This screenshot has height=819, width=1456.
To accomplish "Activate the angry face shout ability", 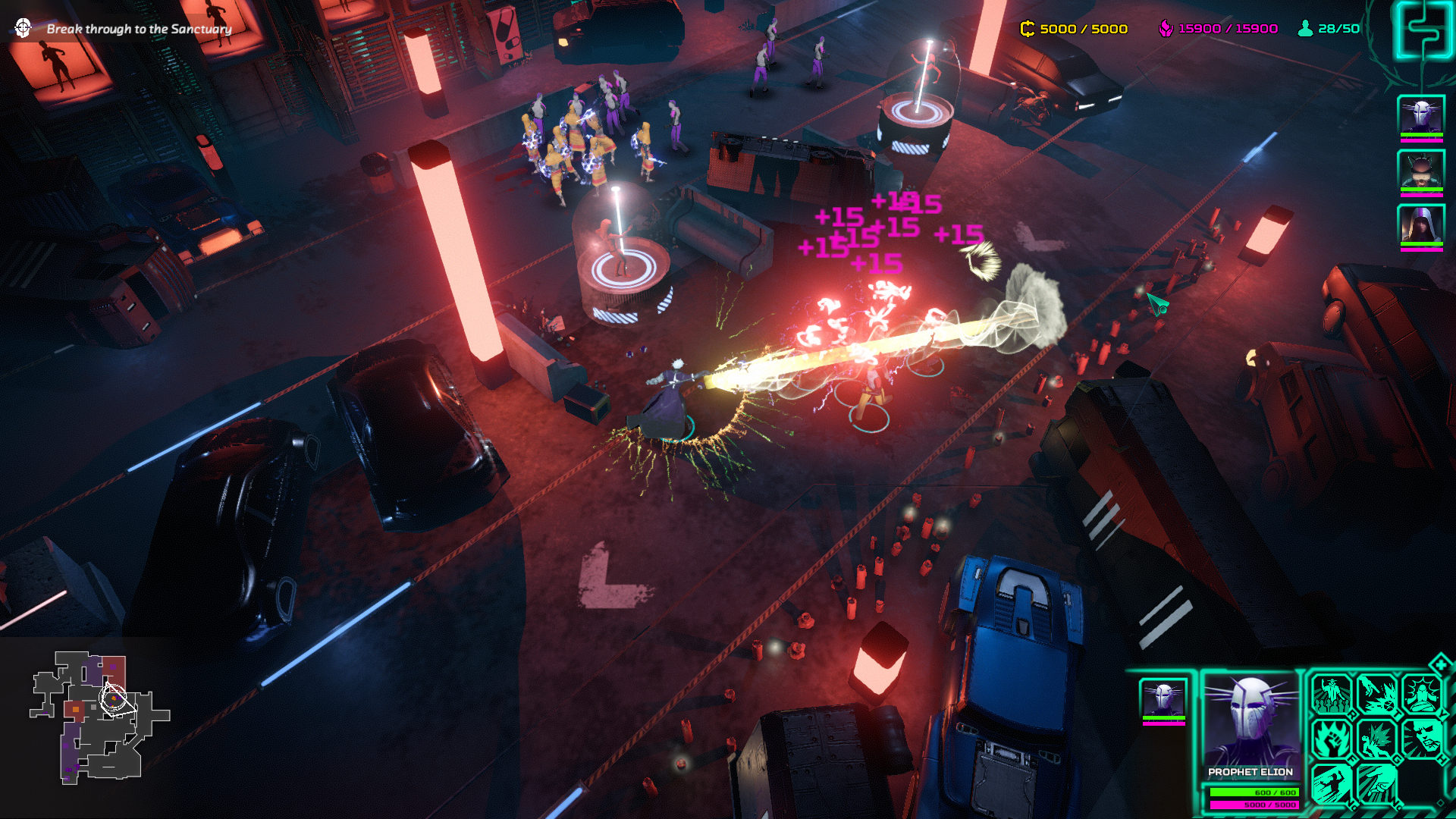I will click(x=1422, y=739).
